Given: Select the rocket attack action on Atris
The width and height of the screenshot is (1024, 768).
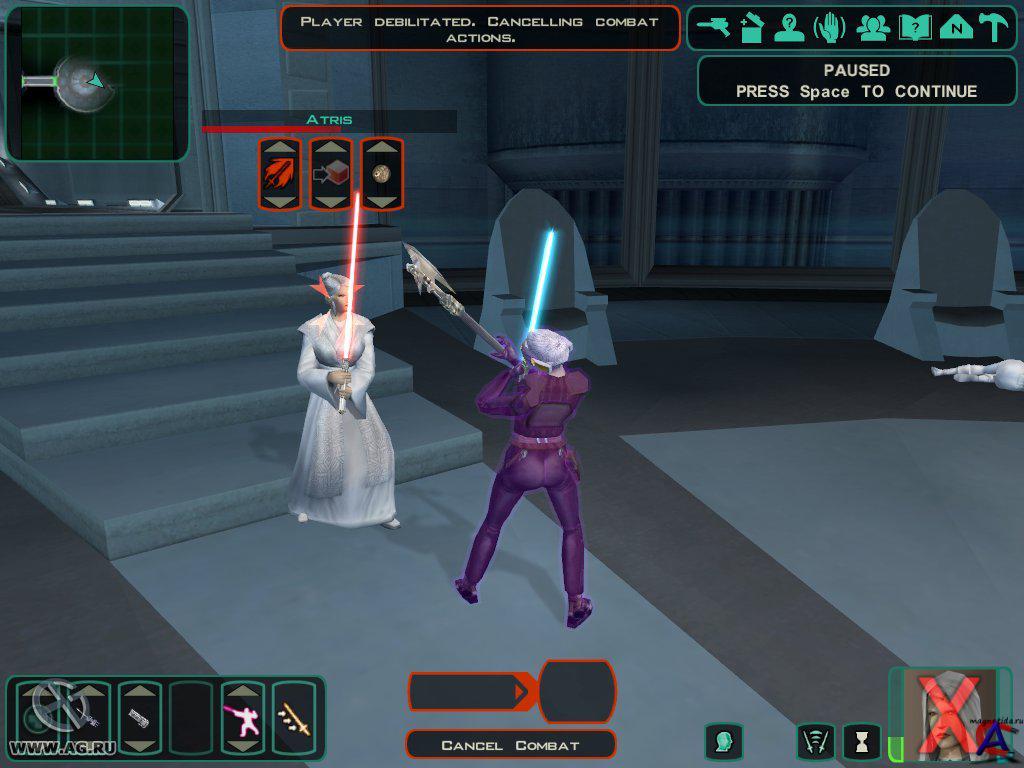Looking at the screenshot, I should click(280, 174).
